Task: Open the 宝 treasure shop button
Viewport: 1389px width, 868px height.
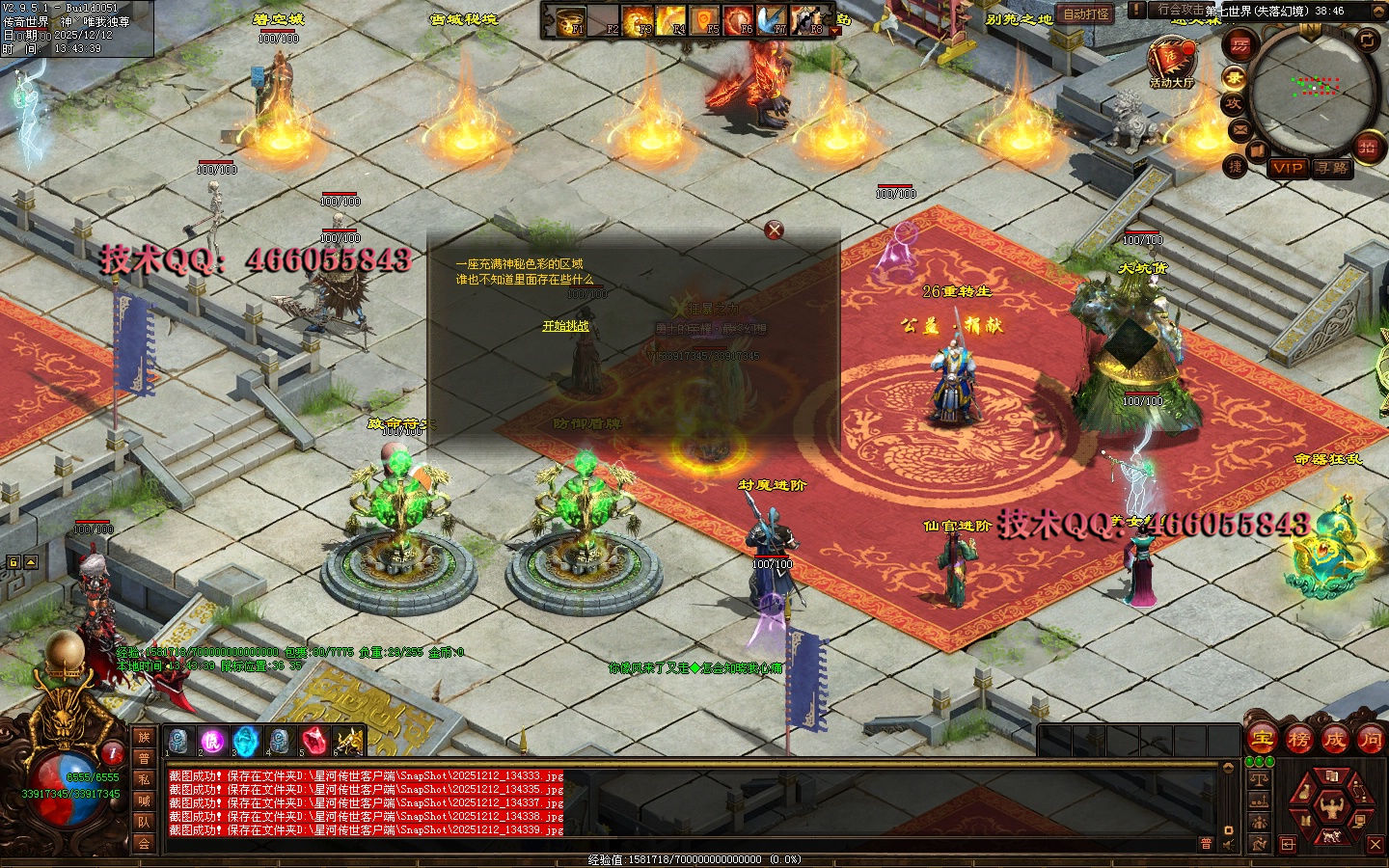Action: [x=1263, y=740]
